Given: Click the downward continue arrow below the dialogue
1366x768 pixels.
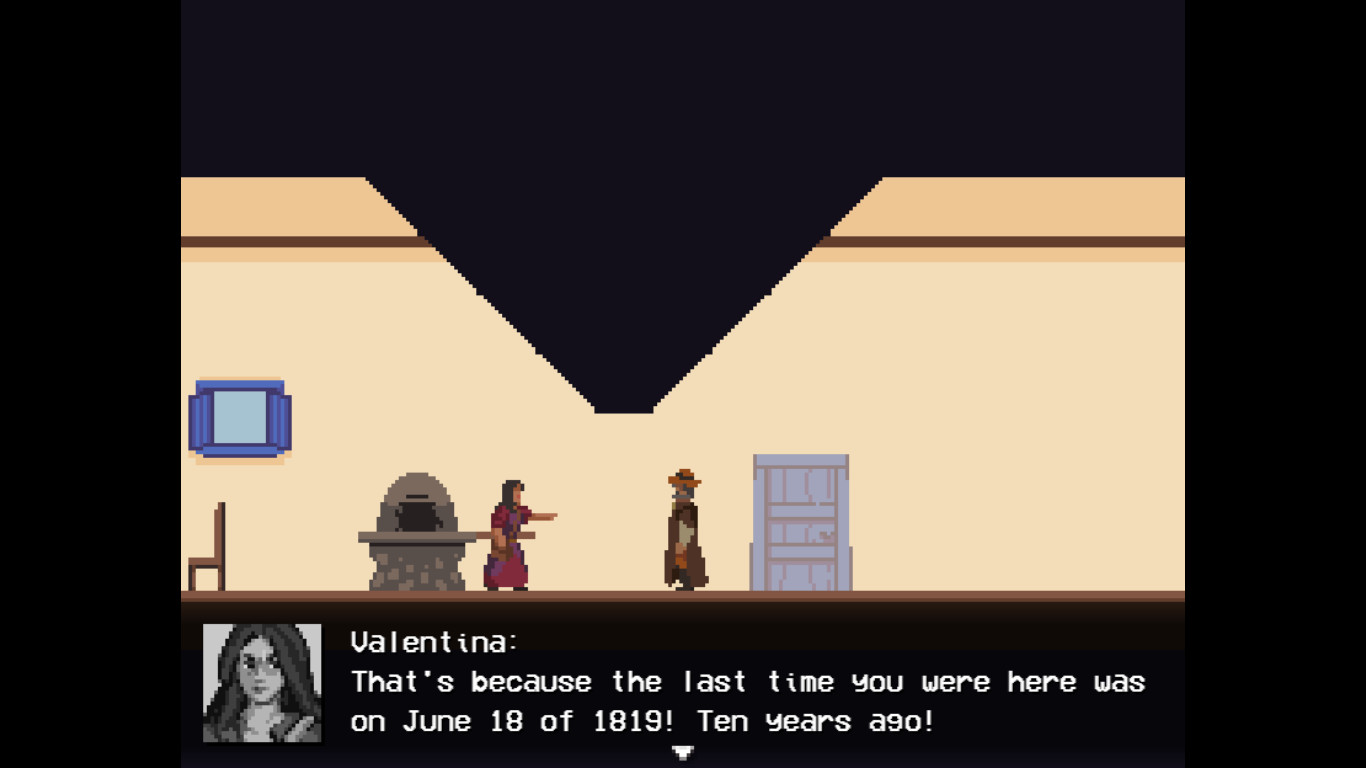Looking at the screenshot, I should 683,752.
